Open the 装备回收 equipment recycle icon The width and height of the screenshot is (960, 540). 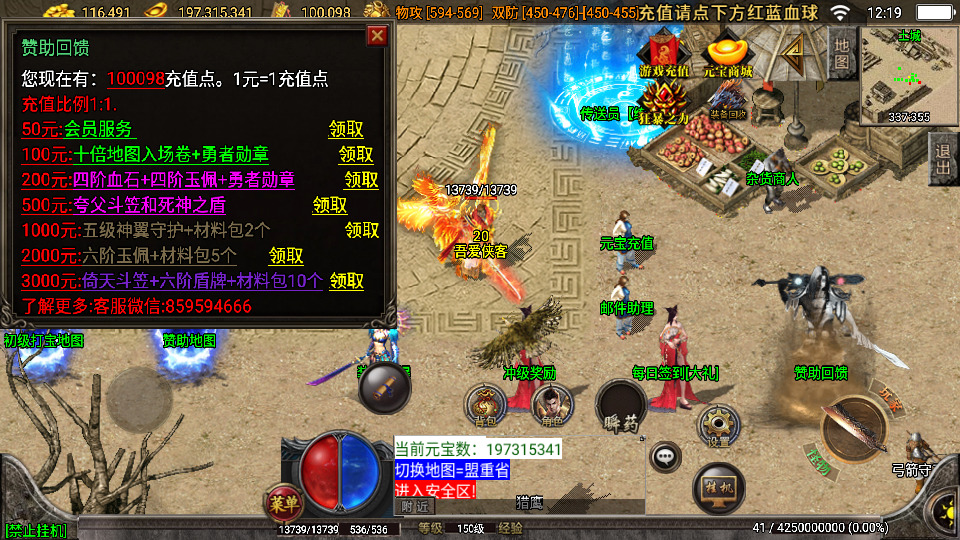click(727, 102)
